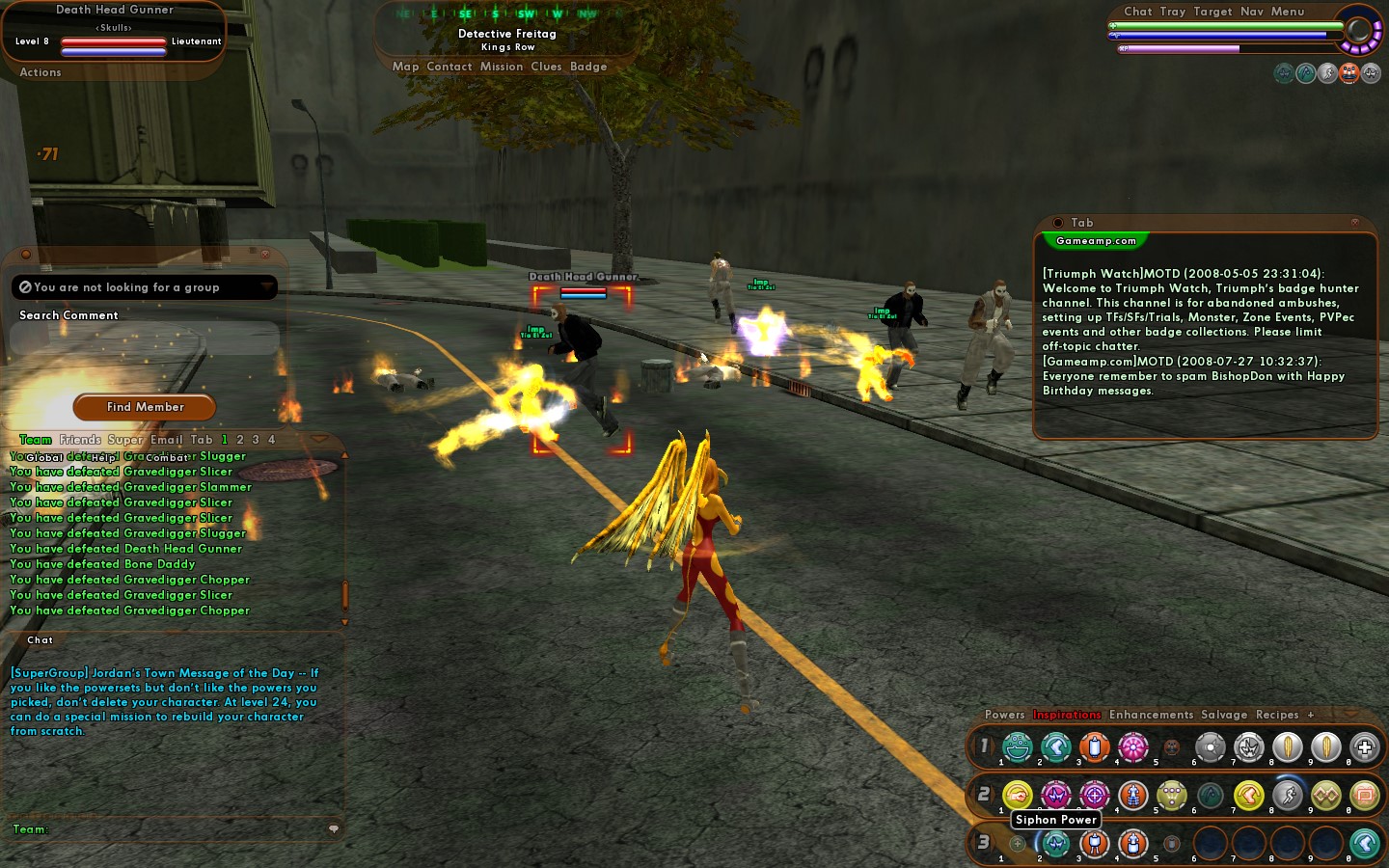Image resolution: width=1389 pixels, height=868 pixels.
Task: Open the Inspirations tray tab
Action: click(x=1067, y=715)
